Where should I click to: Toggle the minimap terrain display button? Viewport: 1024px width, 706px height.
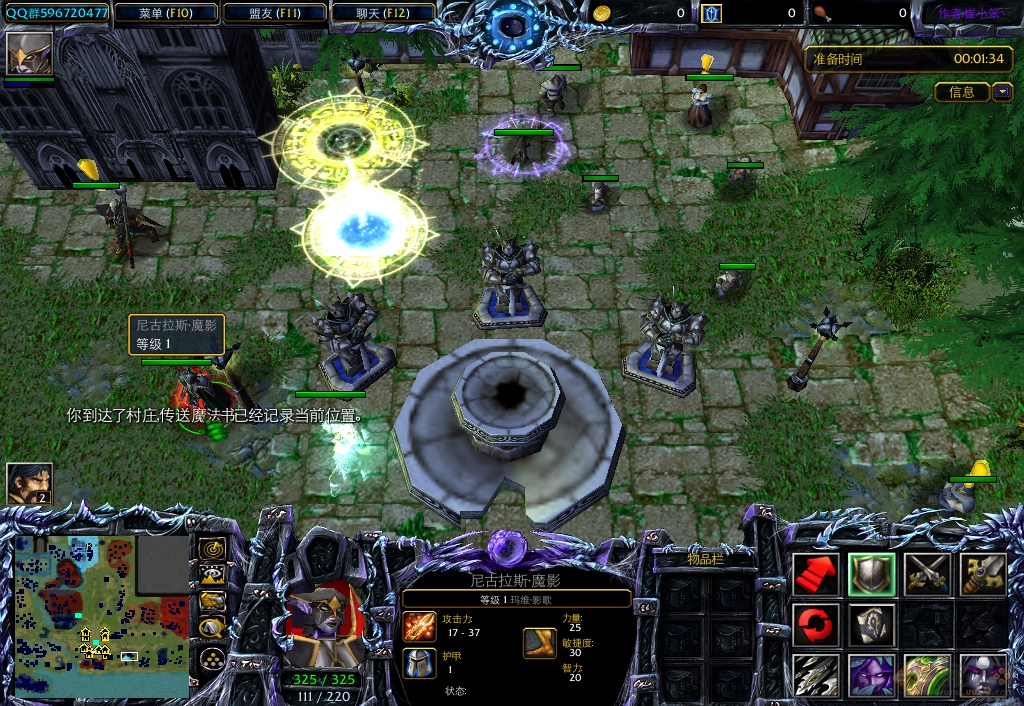click(211, 575)
